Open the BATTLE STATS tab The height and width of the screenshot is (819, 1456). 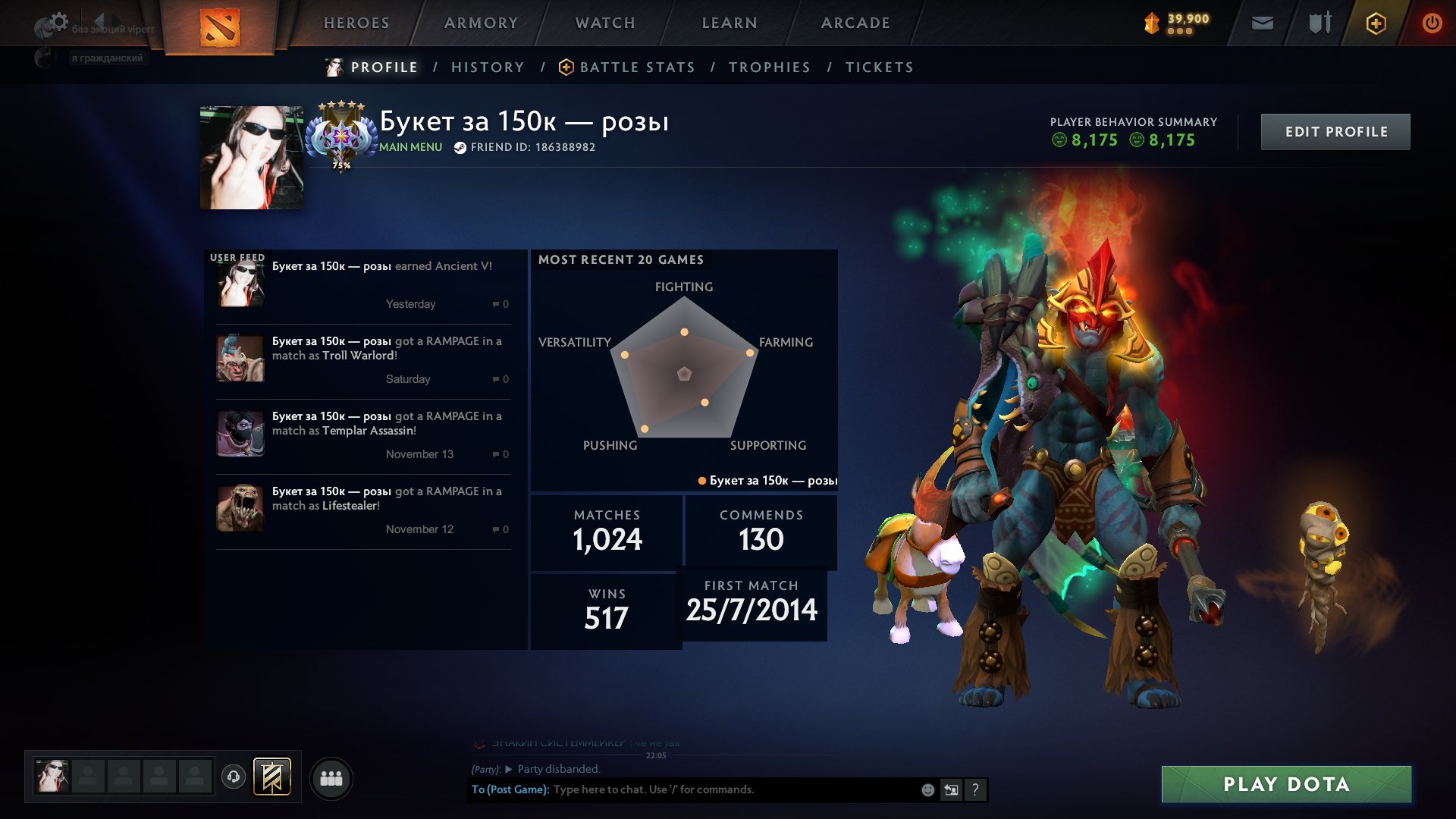point(637,67)
